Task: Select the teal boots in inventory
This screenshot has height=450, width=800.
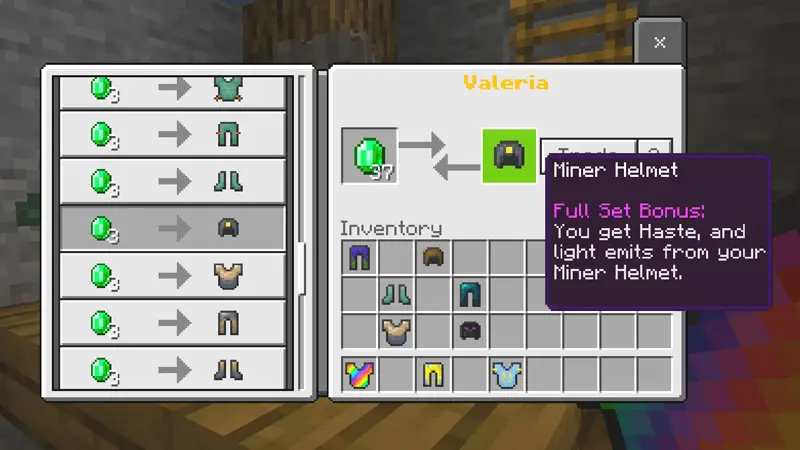Action: (396, 294)
